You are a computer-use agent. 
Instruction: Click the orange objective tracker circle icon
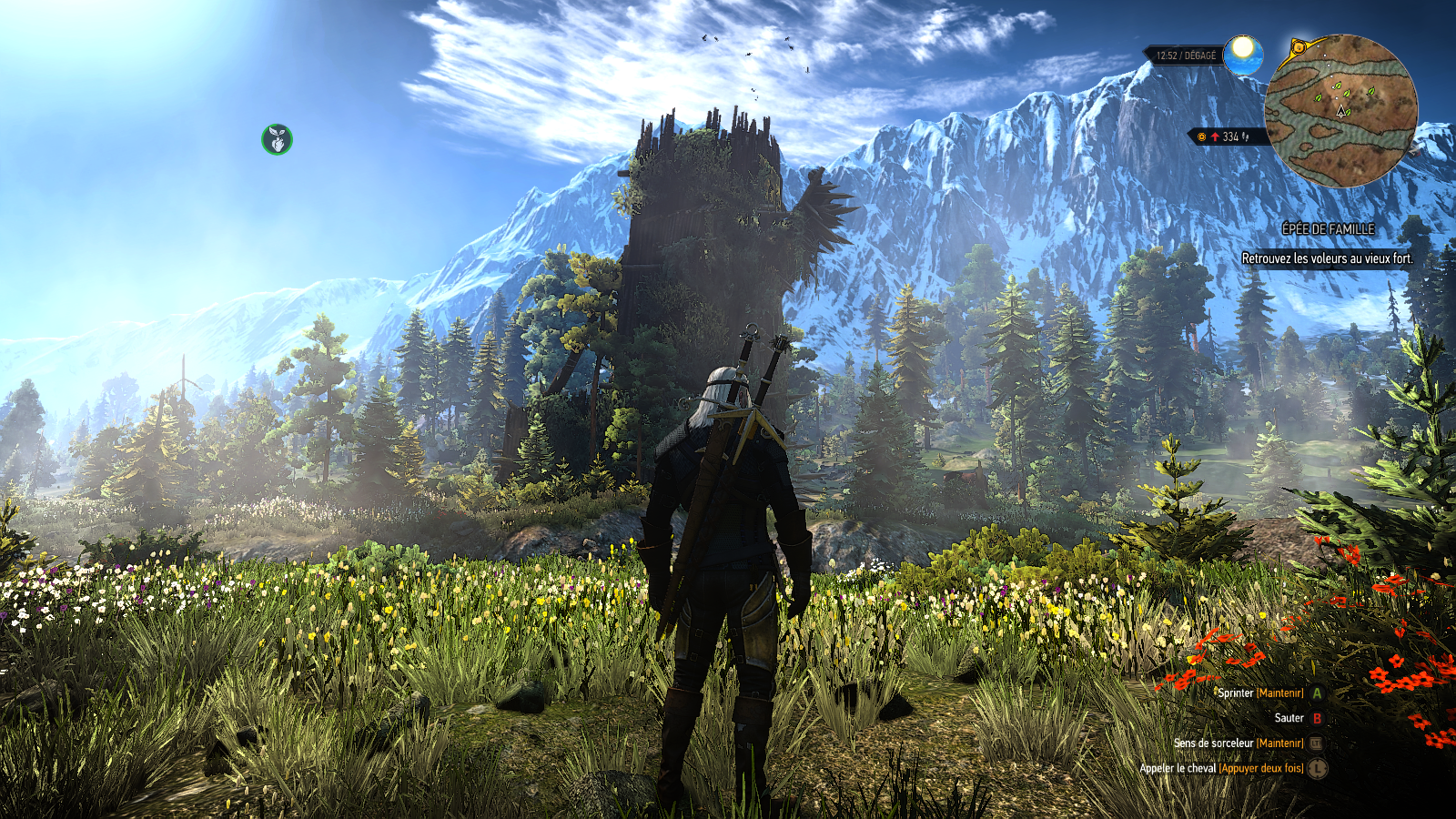(x=1202, y=136)
